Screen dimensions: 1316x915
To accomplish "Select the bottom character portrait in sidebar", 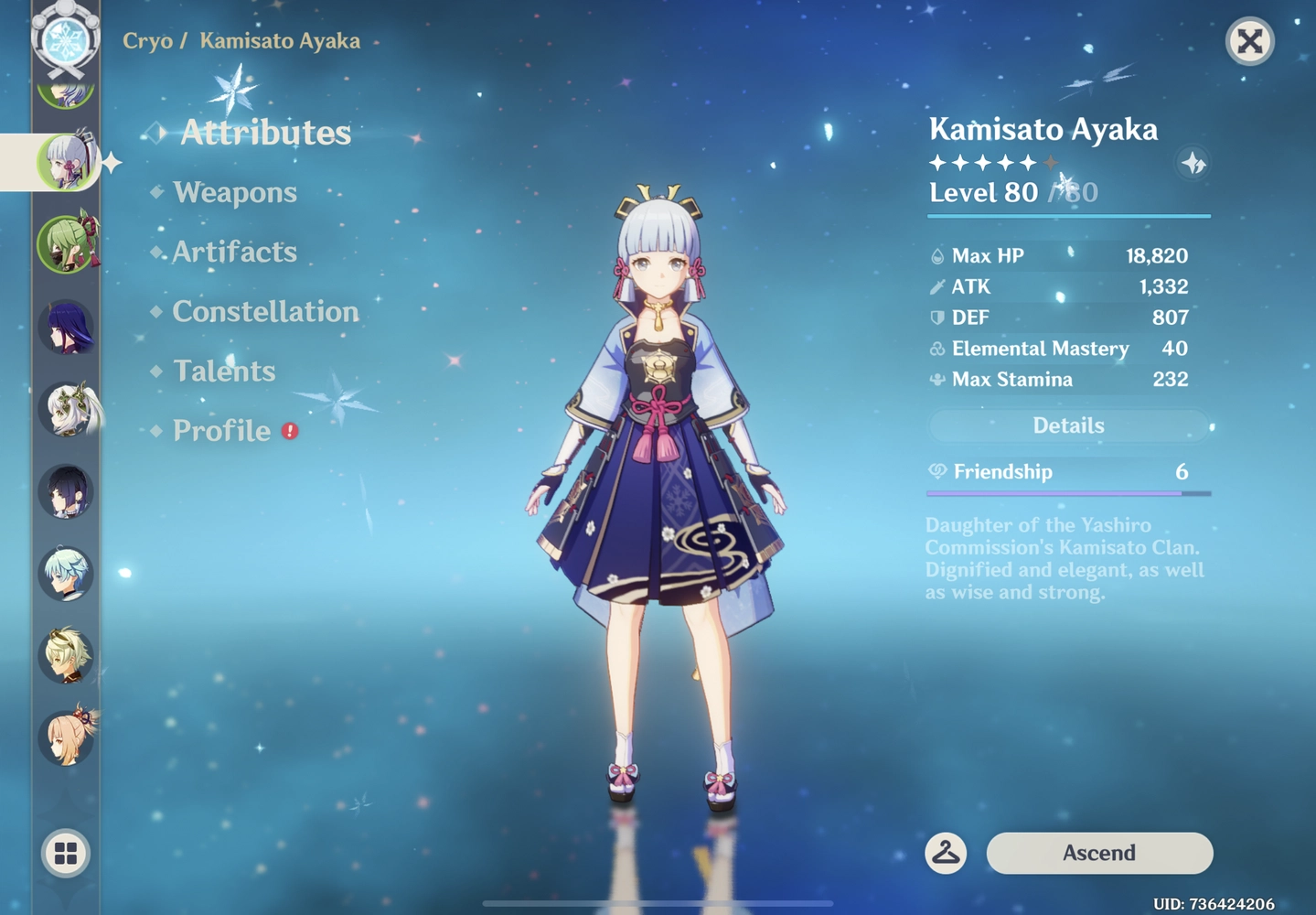I will coord(66,737).
